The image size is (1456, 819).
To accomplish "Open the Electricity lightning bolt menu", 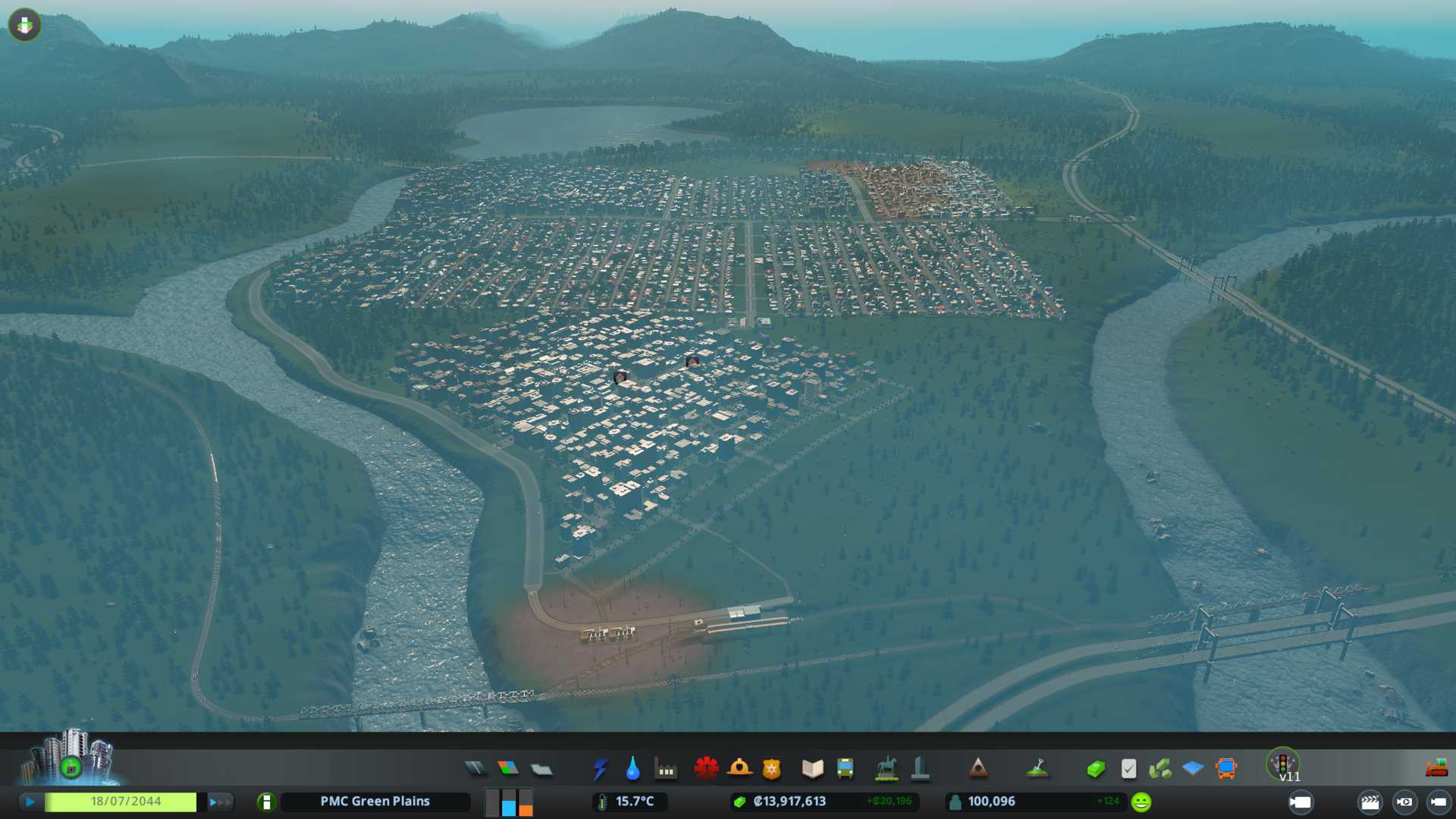I will (600, 769).
